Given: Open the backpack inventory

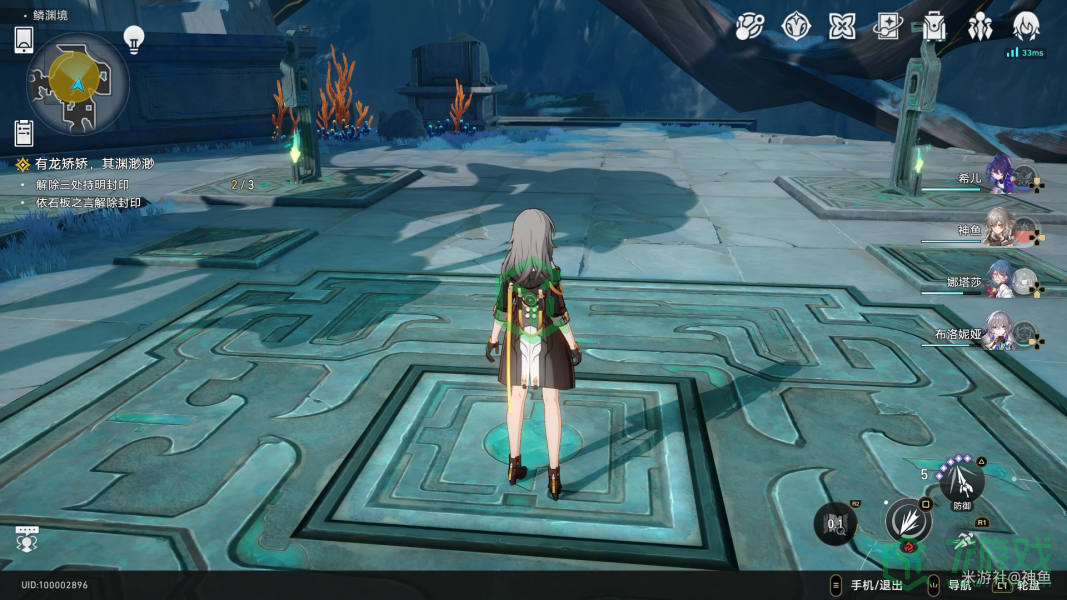Looking at the screenshot, I should (x=934, y=26).
